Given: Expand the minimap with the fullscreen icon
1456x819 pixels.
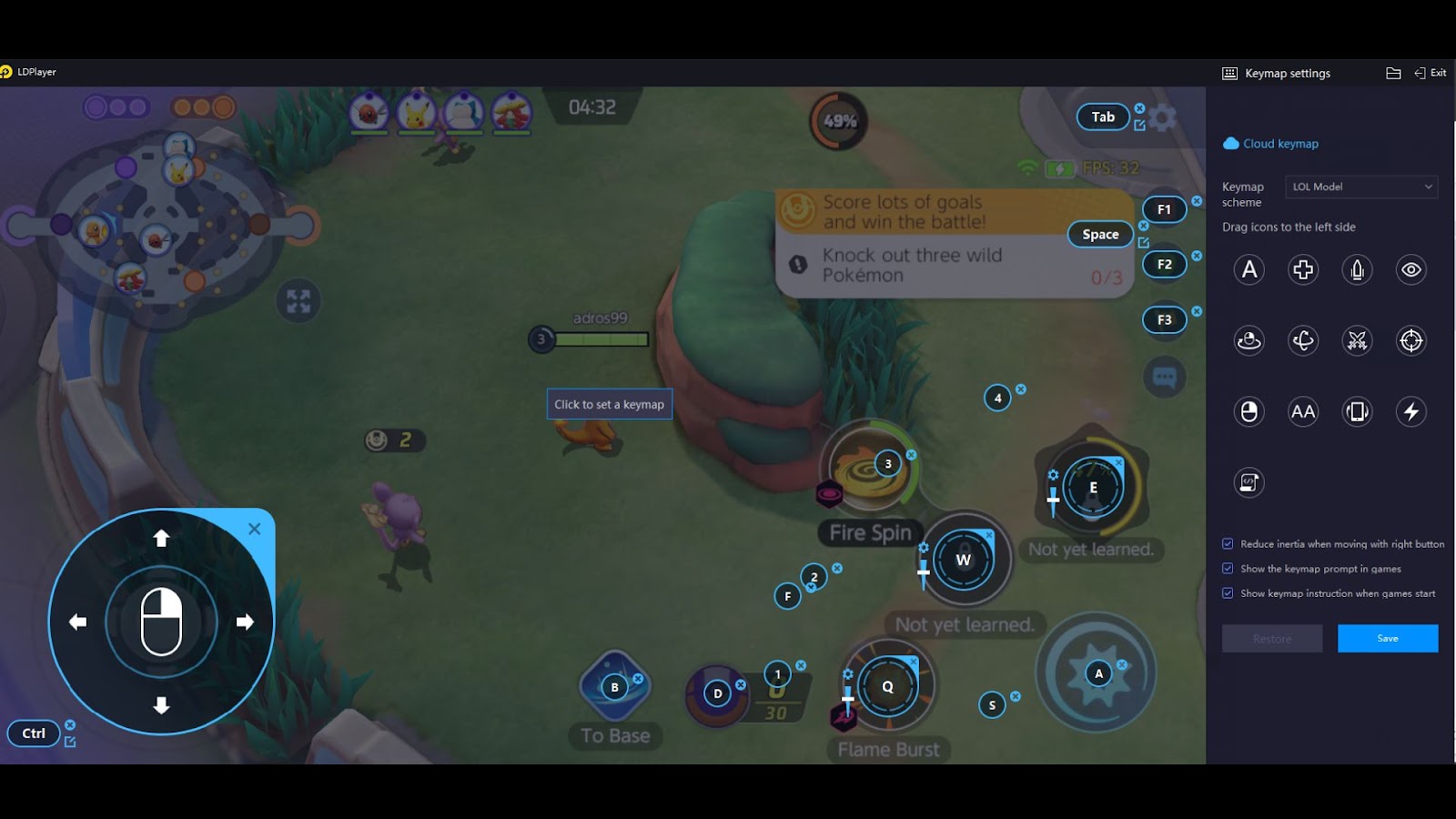Looking at the screenshot, I should point(298,301).
